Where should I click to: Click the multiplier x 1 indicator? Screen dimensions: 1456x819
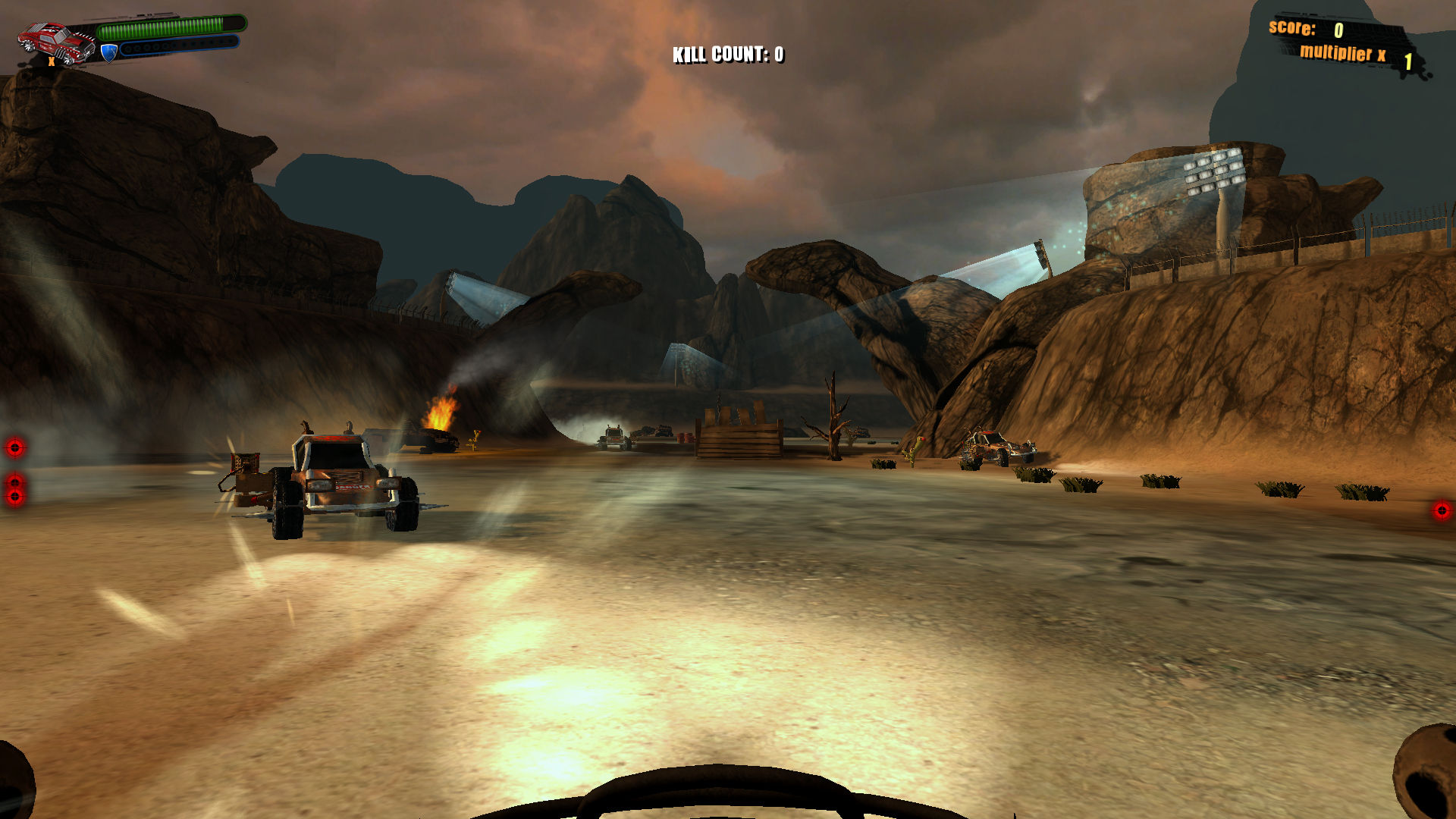pyautogui.click(x=1357, y=55)
